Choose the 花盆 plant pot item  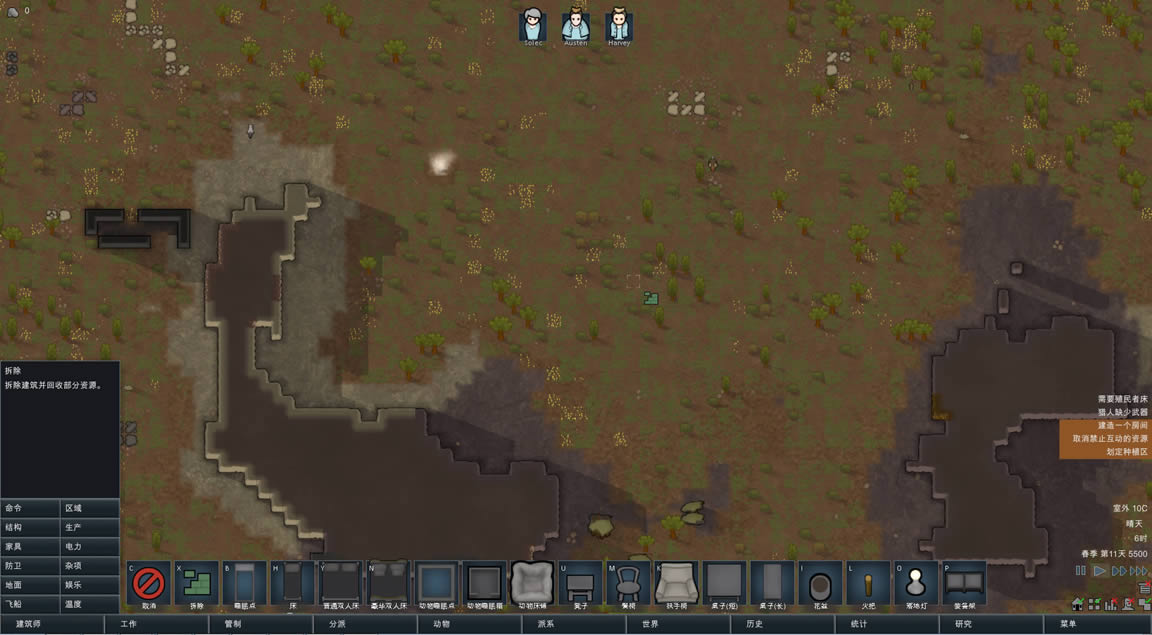pyautogui.click(x=820, y=583)
